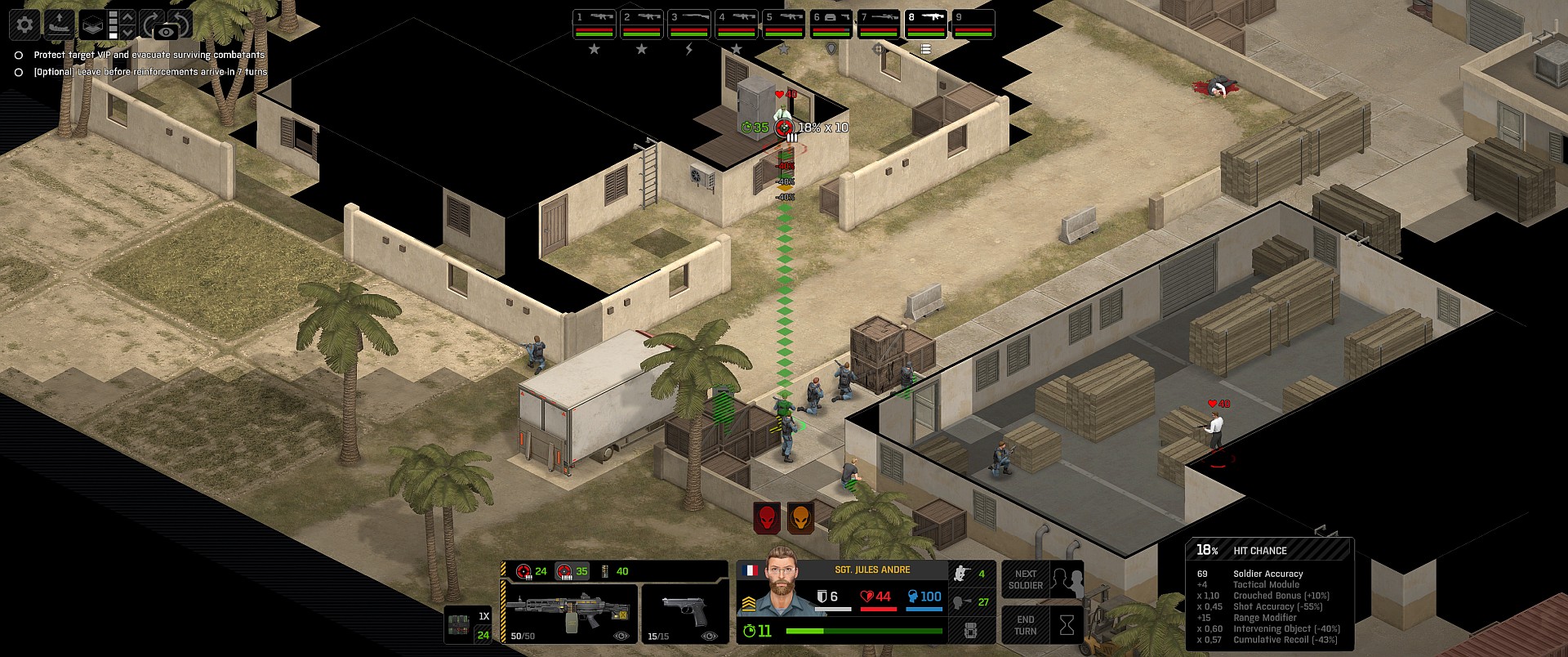
Task: Click the Next Soldier button
Action: 1042,579
